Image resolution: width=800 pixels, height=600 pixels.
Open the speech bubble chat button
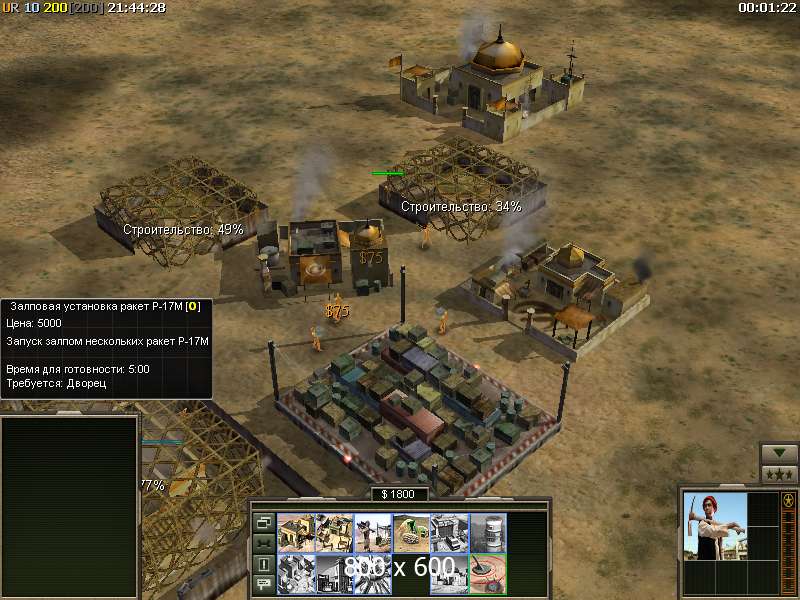[x=264, y=585]
